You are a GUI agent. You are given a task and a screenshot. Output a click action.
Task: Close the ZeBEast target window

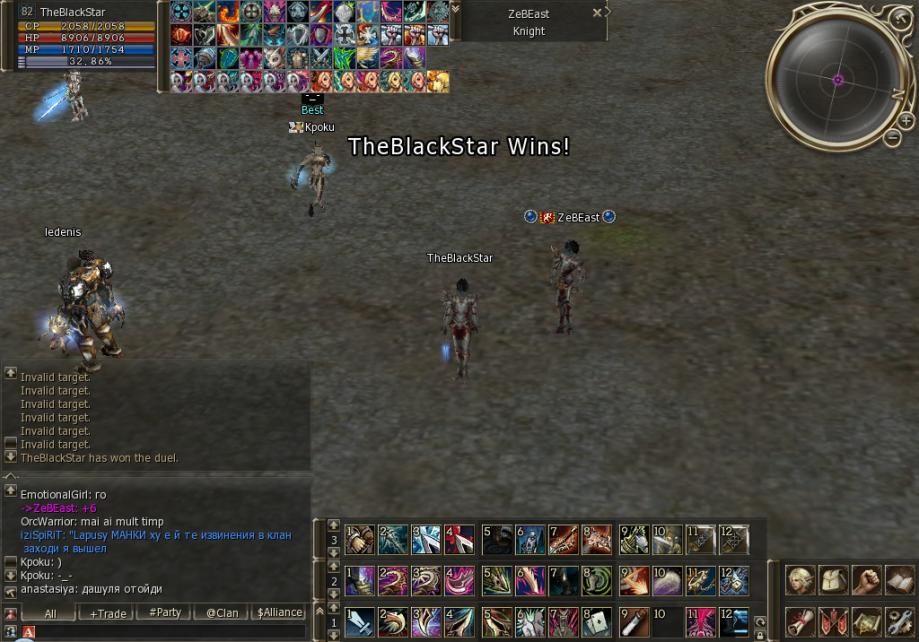(597, 13)
